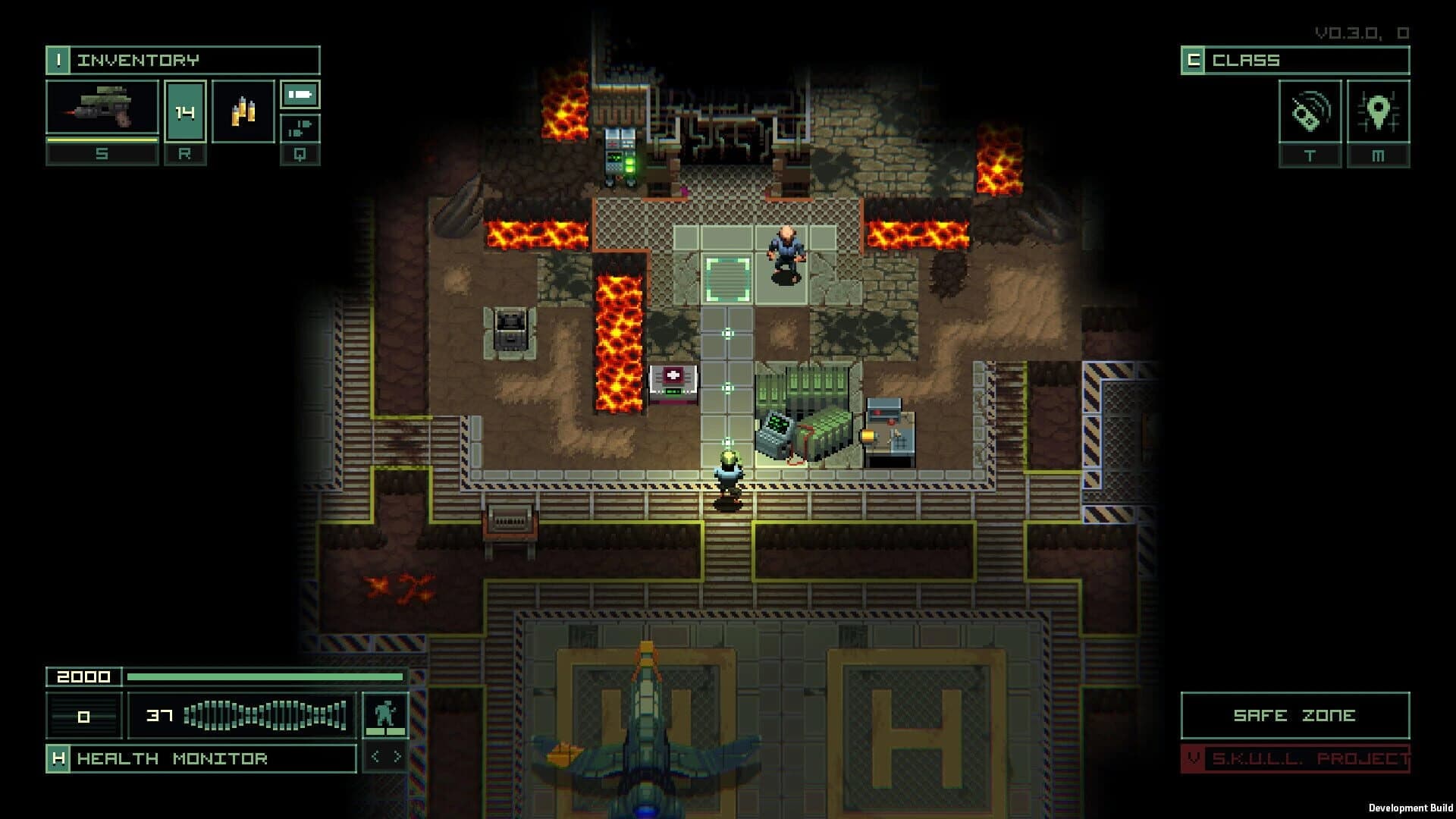This screenshot has width=1456, height=819.
Task: Select the battery icon in the inventory panel
Action: click(299, 94)
